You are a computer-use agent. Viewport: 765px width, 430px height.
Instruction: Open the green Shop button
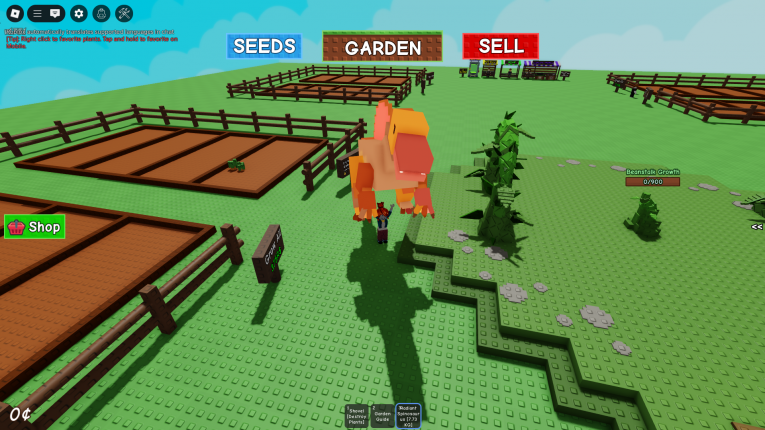pyautogui.click(x=35, y=227)
